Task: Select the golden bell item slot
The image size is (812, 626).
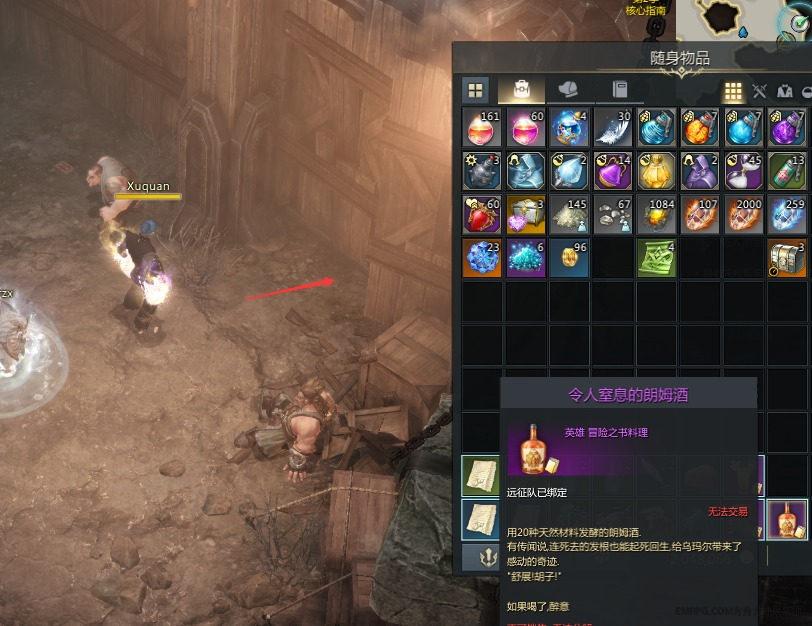Action: [656, 171]
